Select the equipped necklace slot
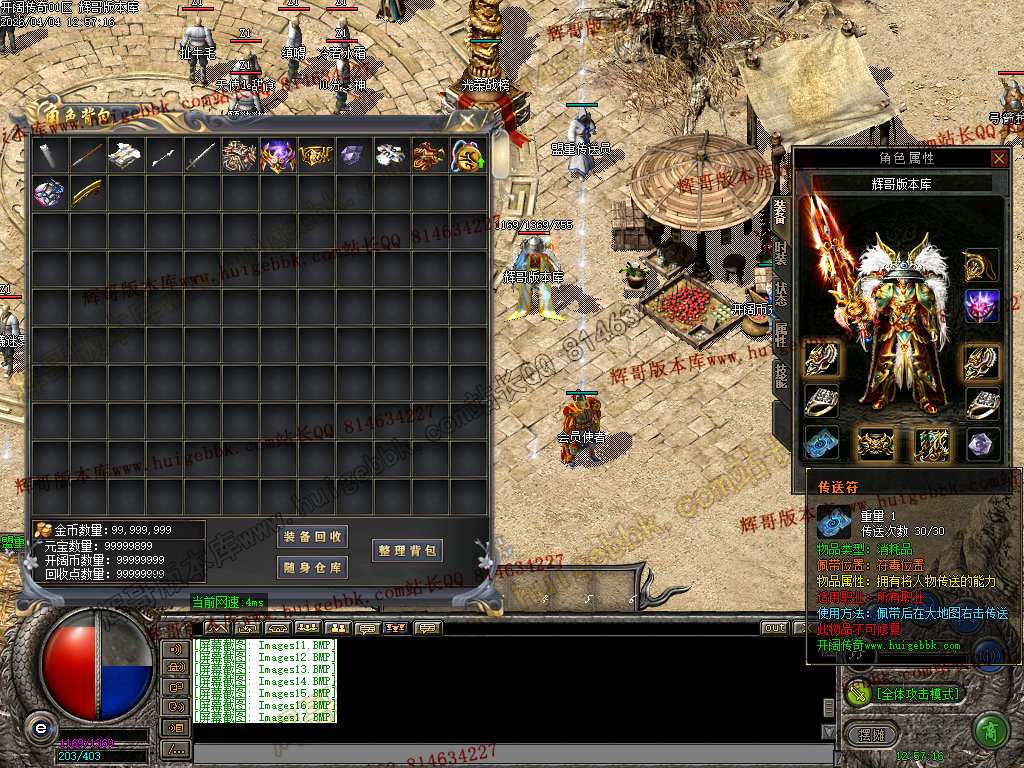Image resolution: width=1024 pixels, height=768 pixels. (982, 265)
